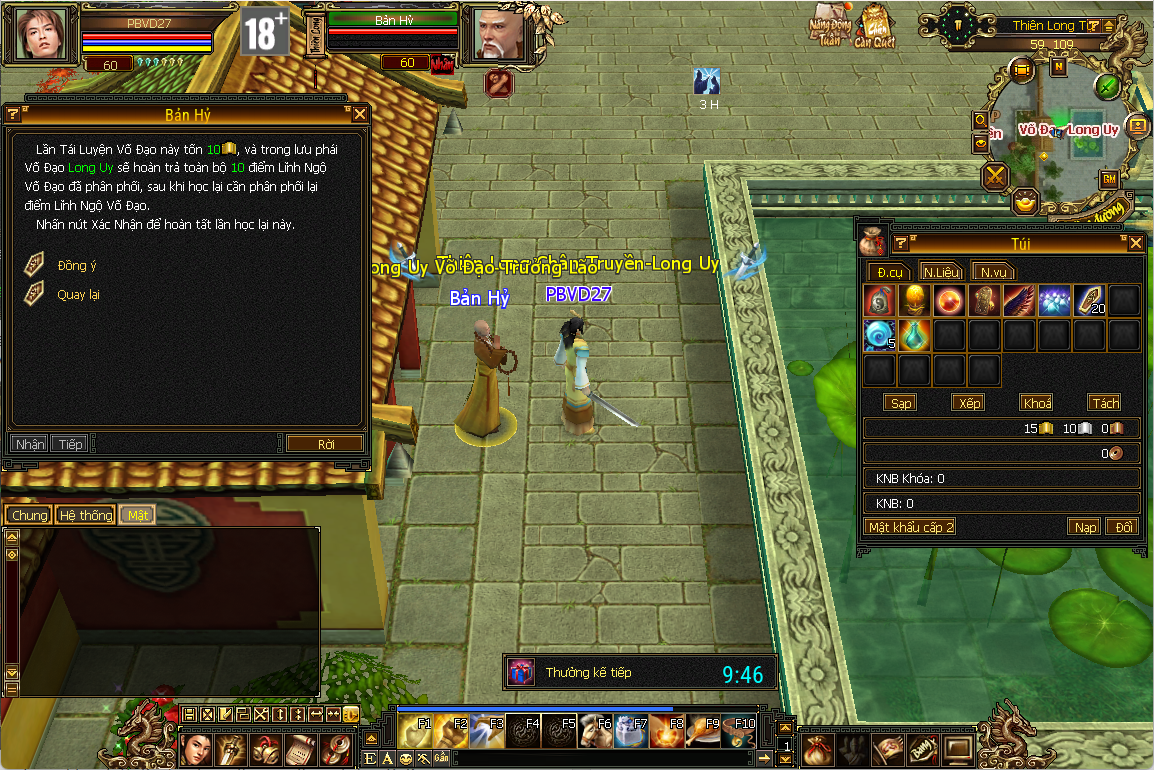Choose the "Quay lại" dialogue option
This screenshot has height=770, width=1154.
(x=77, y=295)
